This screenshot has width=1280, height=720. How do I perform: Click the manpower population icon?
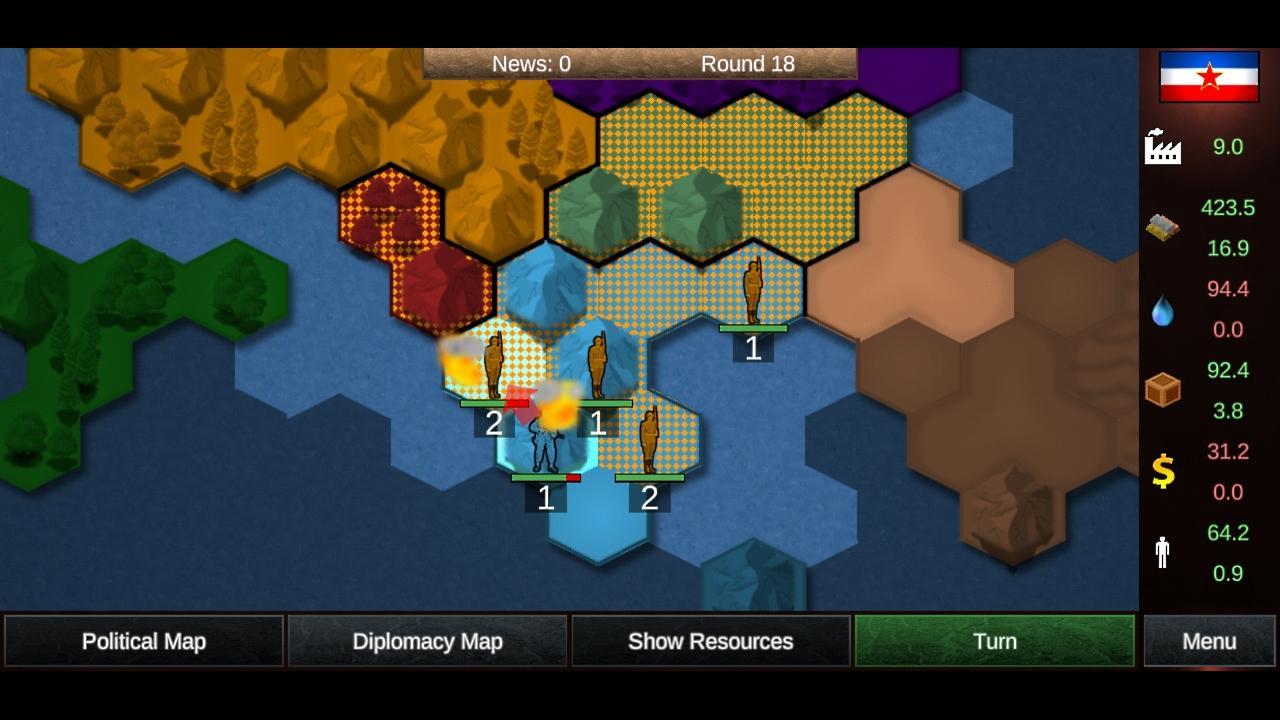click(1161, 552)
